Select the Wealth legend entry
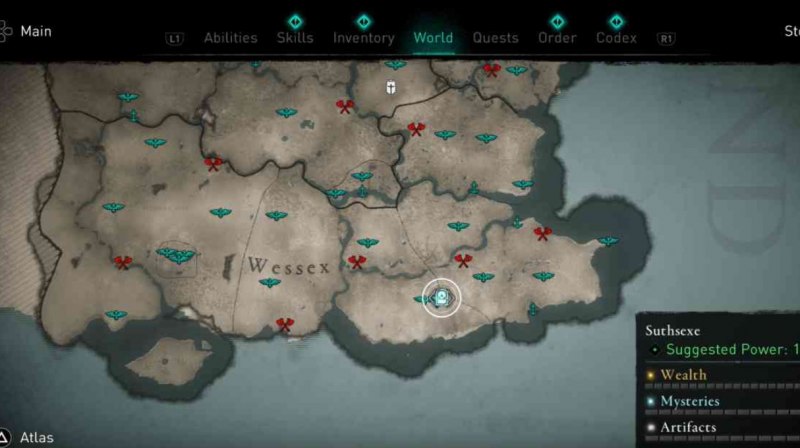Screen dimensions: 800x448 [x=683, y=375]
